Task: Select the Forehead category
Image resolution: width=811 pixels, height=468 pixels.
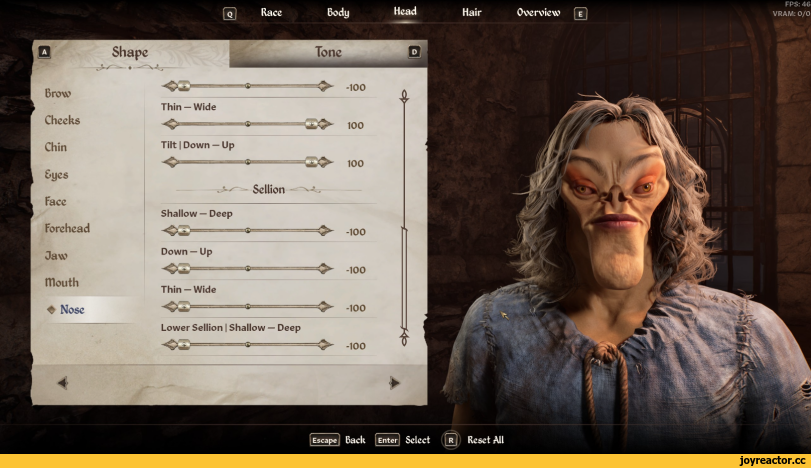Action: (67, 228)
